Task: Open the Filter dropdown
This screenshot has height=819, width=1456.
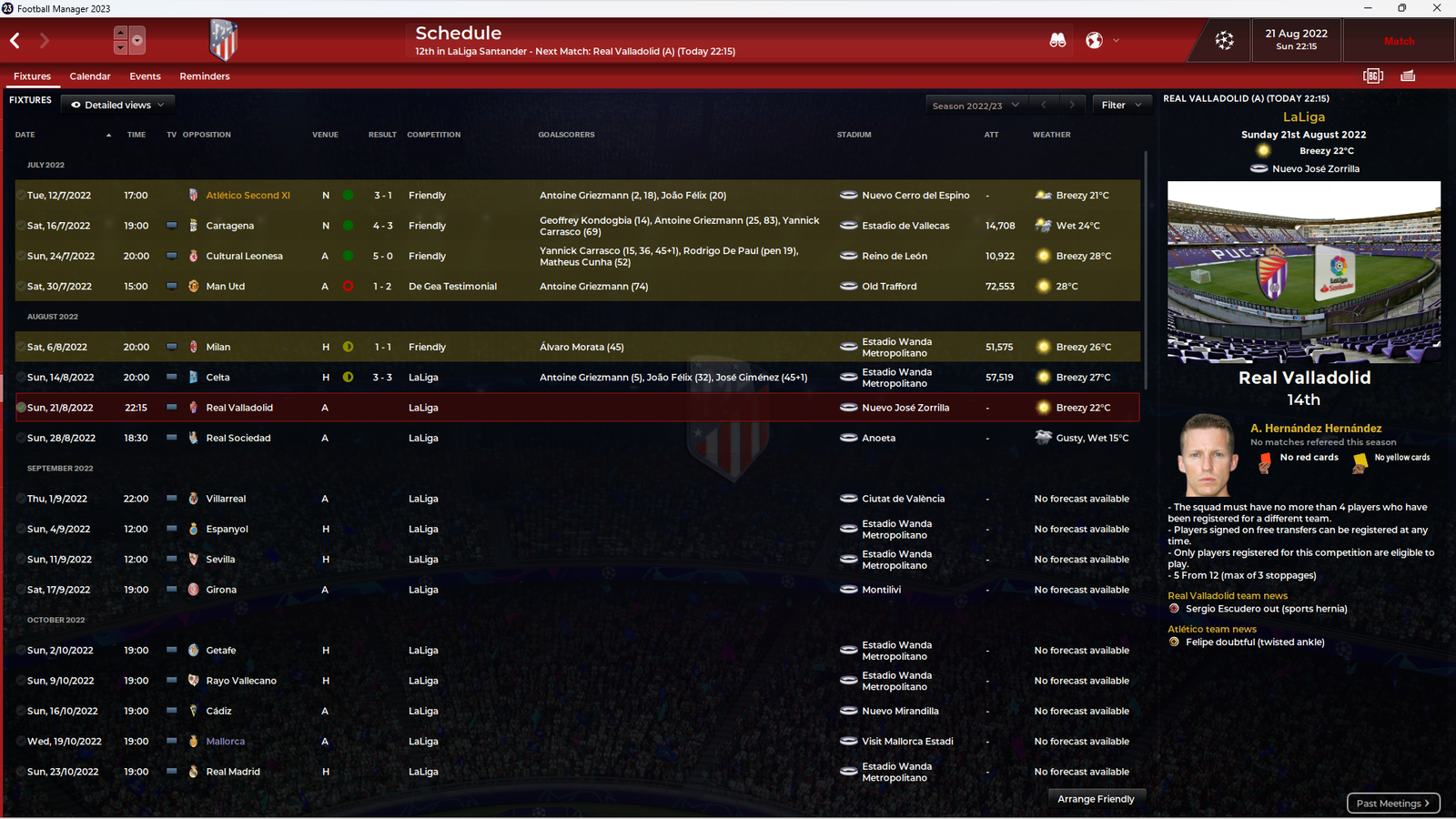Action: [x=1121, y=106]
